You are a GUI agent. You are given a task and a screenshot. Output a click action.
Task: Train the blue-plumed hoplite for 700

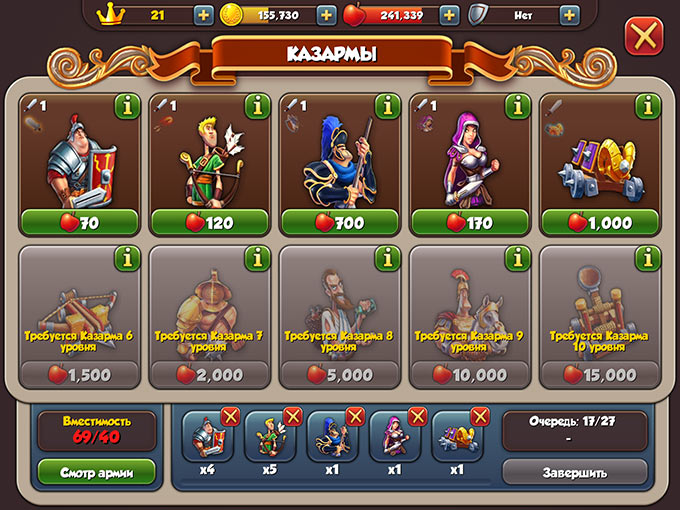(339, 222)
